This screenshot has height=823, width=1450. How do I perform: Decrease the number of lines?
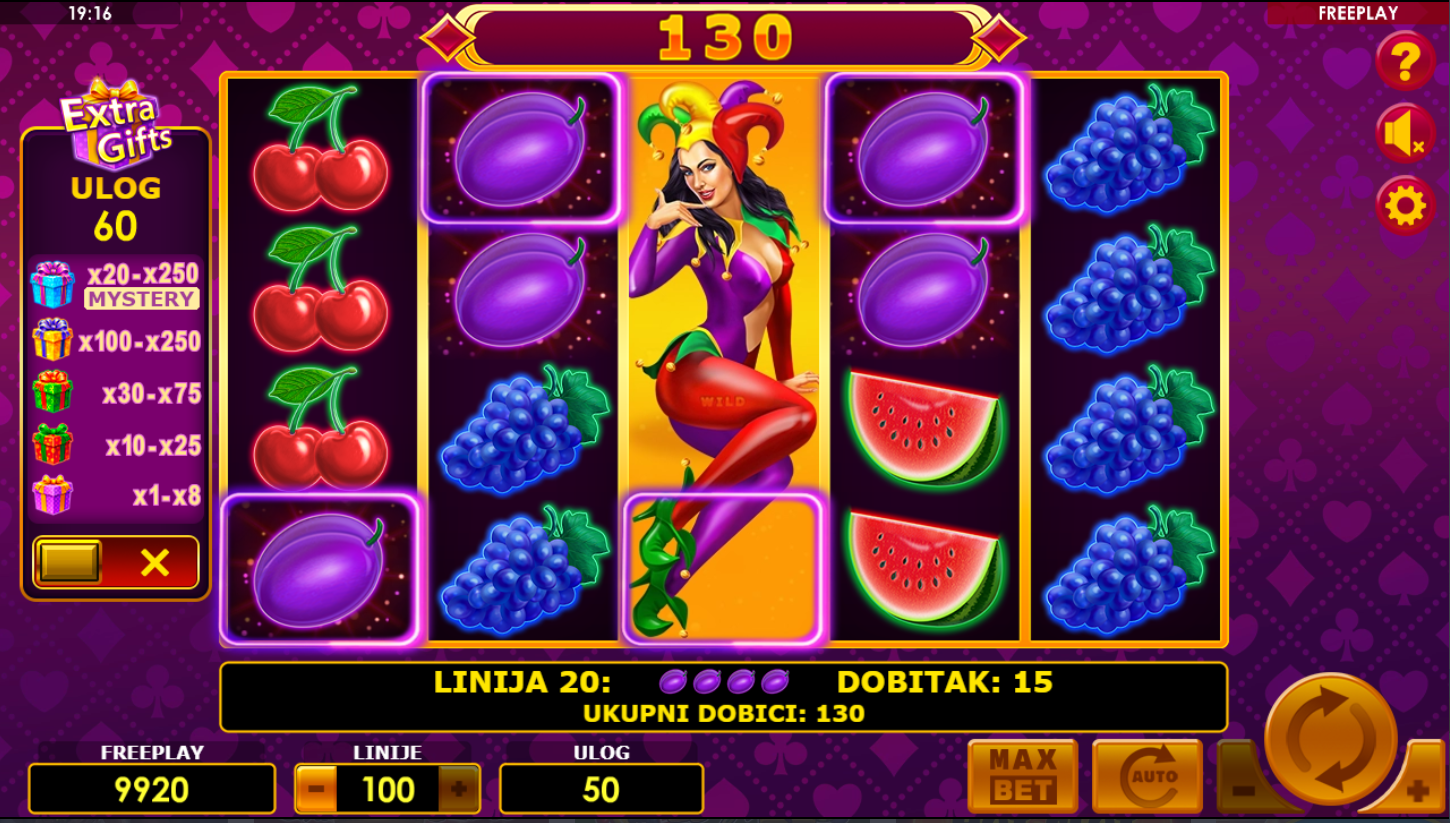tap(316, 789)
